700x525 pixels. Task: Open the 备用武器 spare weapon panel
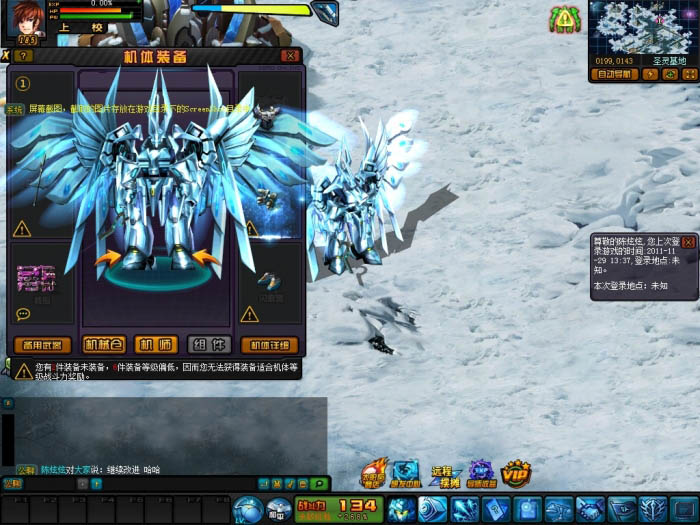point(44,345)
